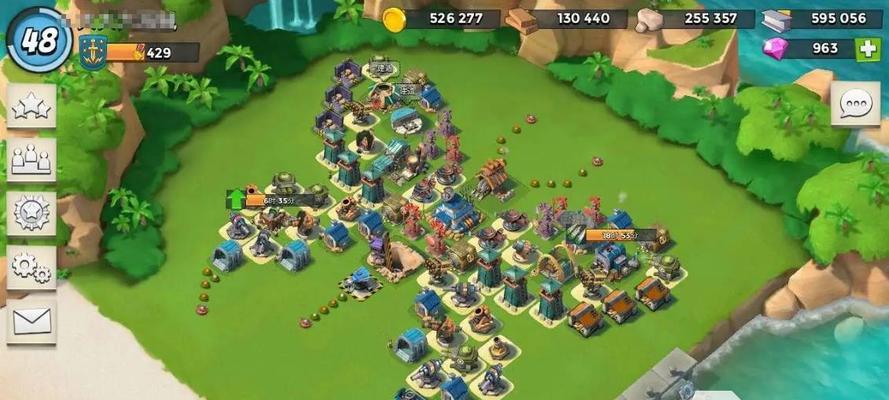Viewport: 889px width, 400px height.
Task: Click the level 48 experience badge
Action: point(38,40)
